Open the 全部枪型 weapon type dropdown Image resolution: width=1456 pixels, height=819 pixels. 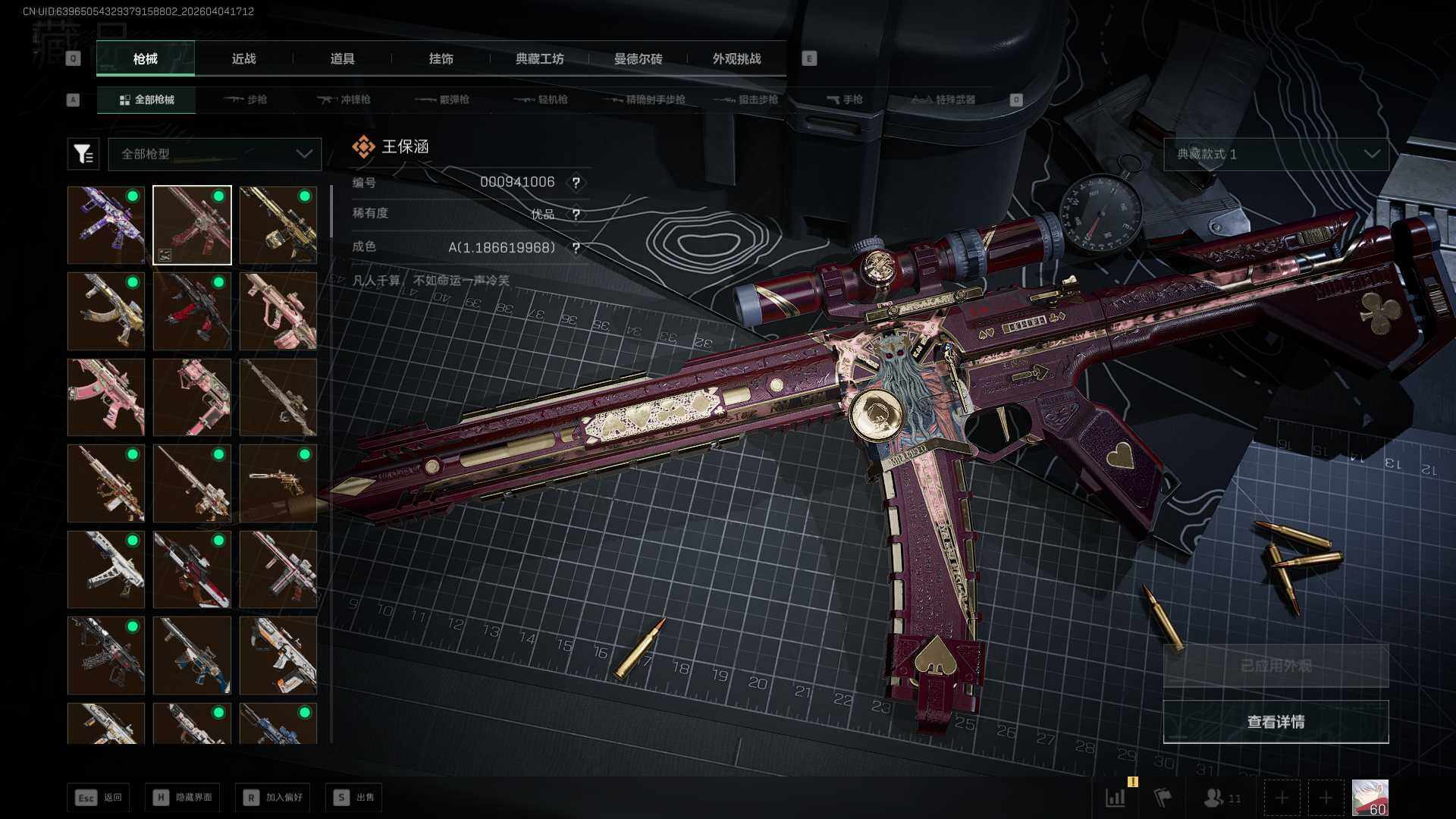(215, 154)
